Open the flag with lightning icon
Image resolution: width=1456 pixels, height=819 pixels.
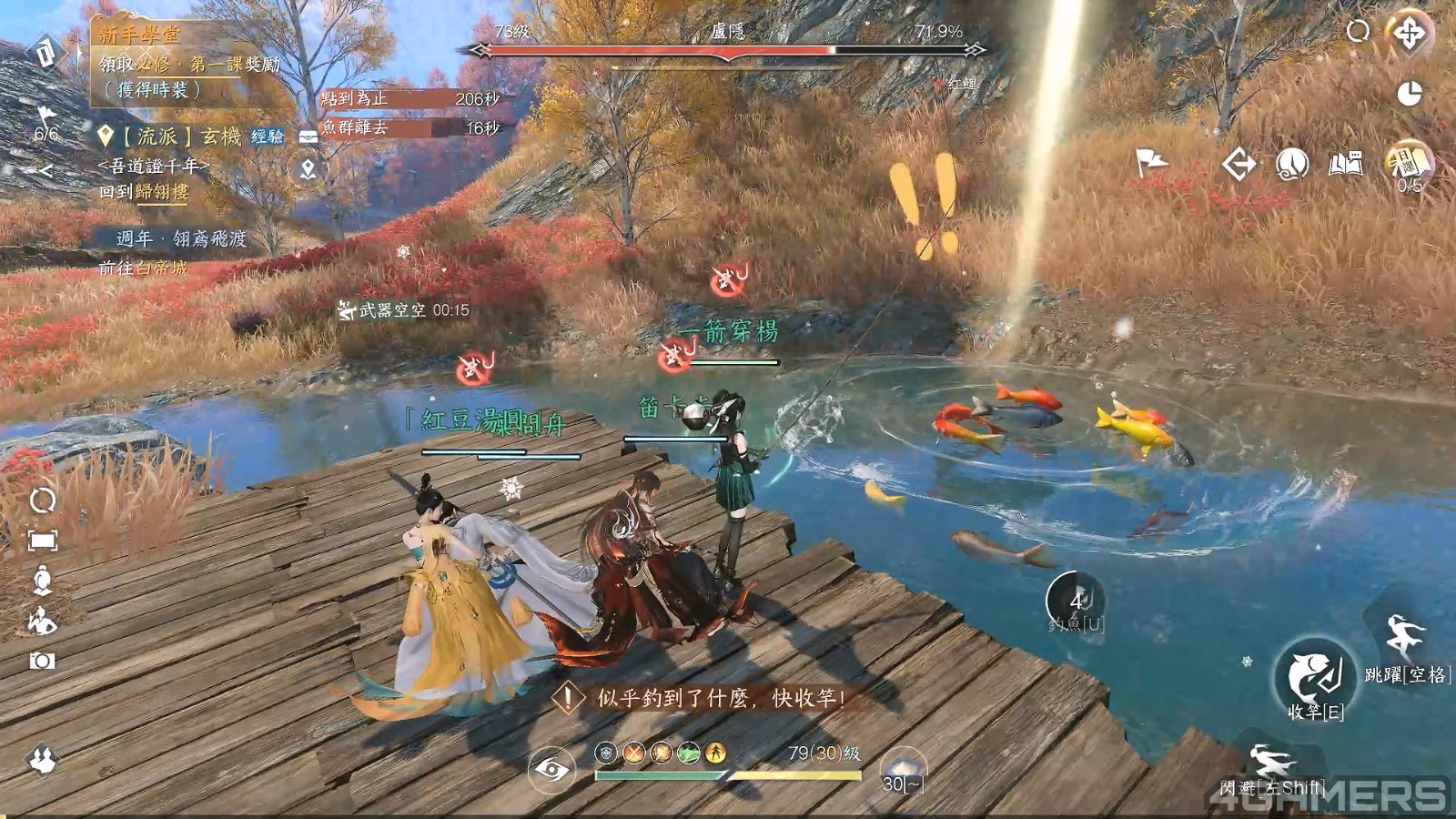[x=1151, y=163]
